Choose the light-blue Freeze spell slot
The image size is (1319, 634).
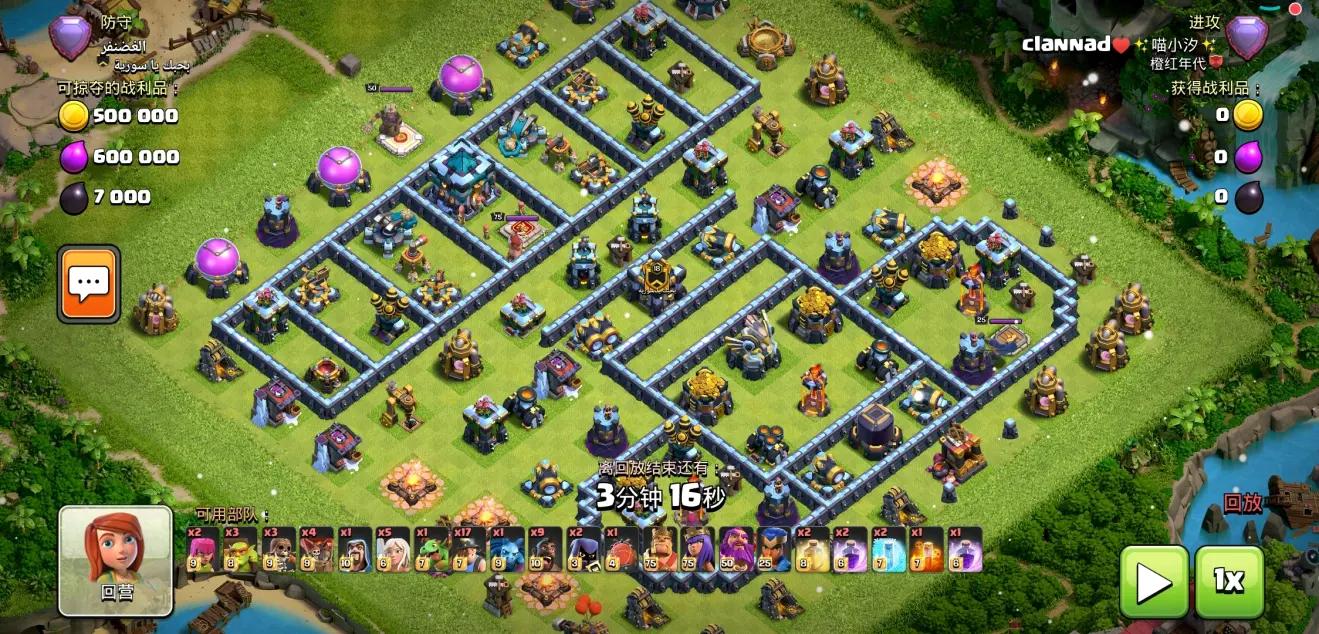[887, 550]
